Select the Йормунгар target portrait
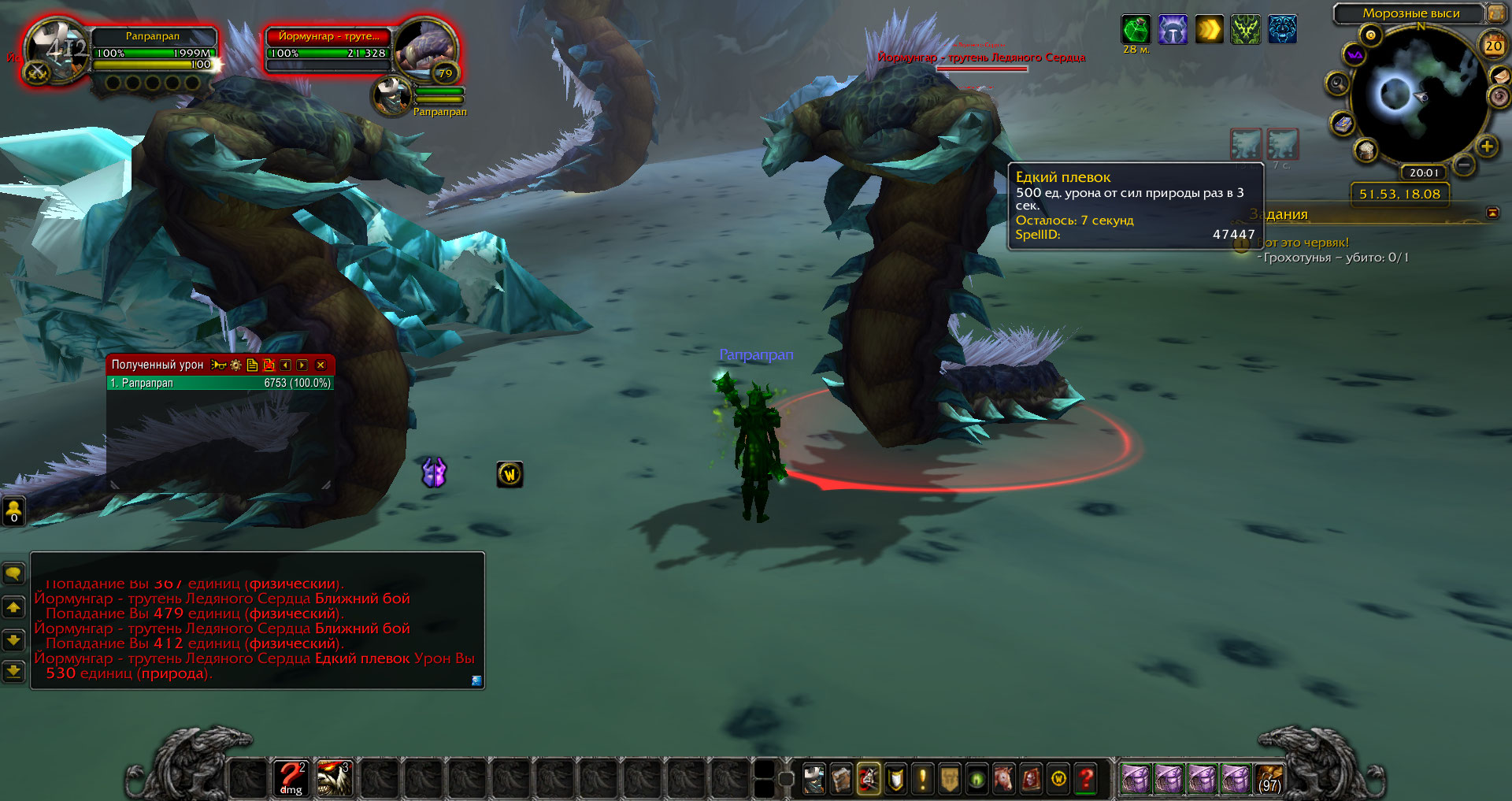This screenshot has width=1512, height=801. [x=424, y=47]
